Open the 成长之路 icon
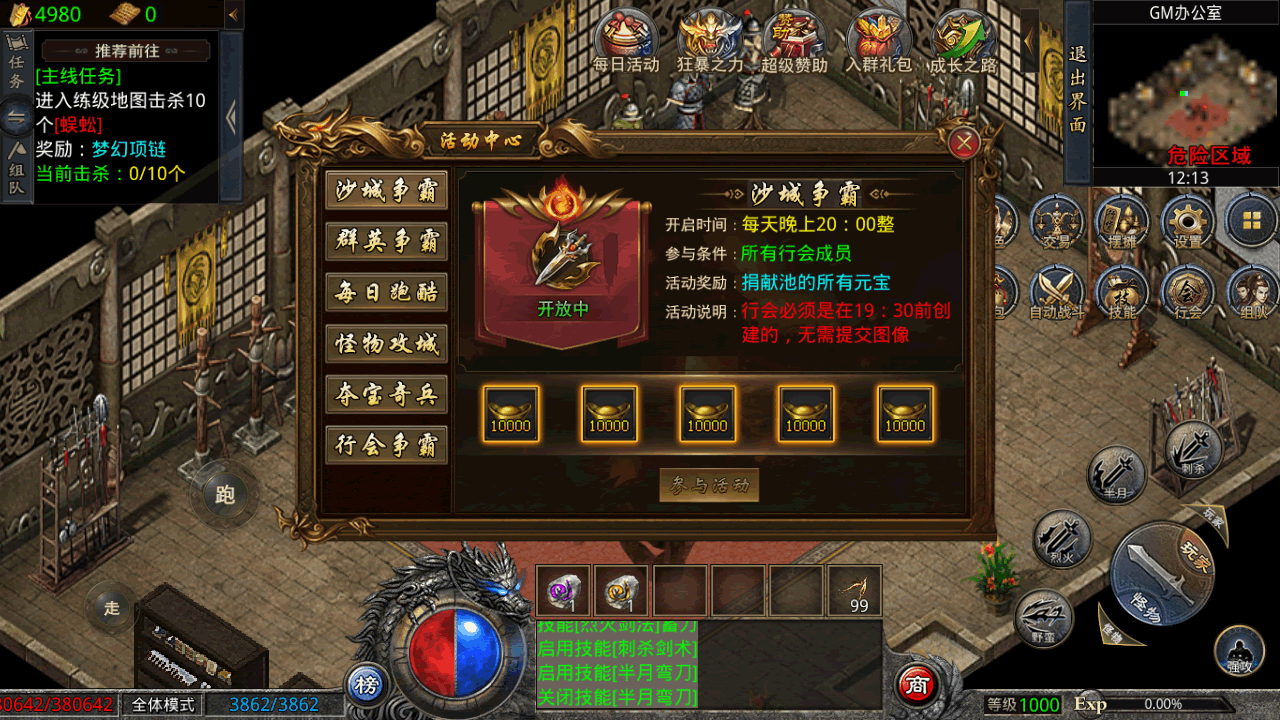This screenshot has height=720, width=1280. click(963, 40)
